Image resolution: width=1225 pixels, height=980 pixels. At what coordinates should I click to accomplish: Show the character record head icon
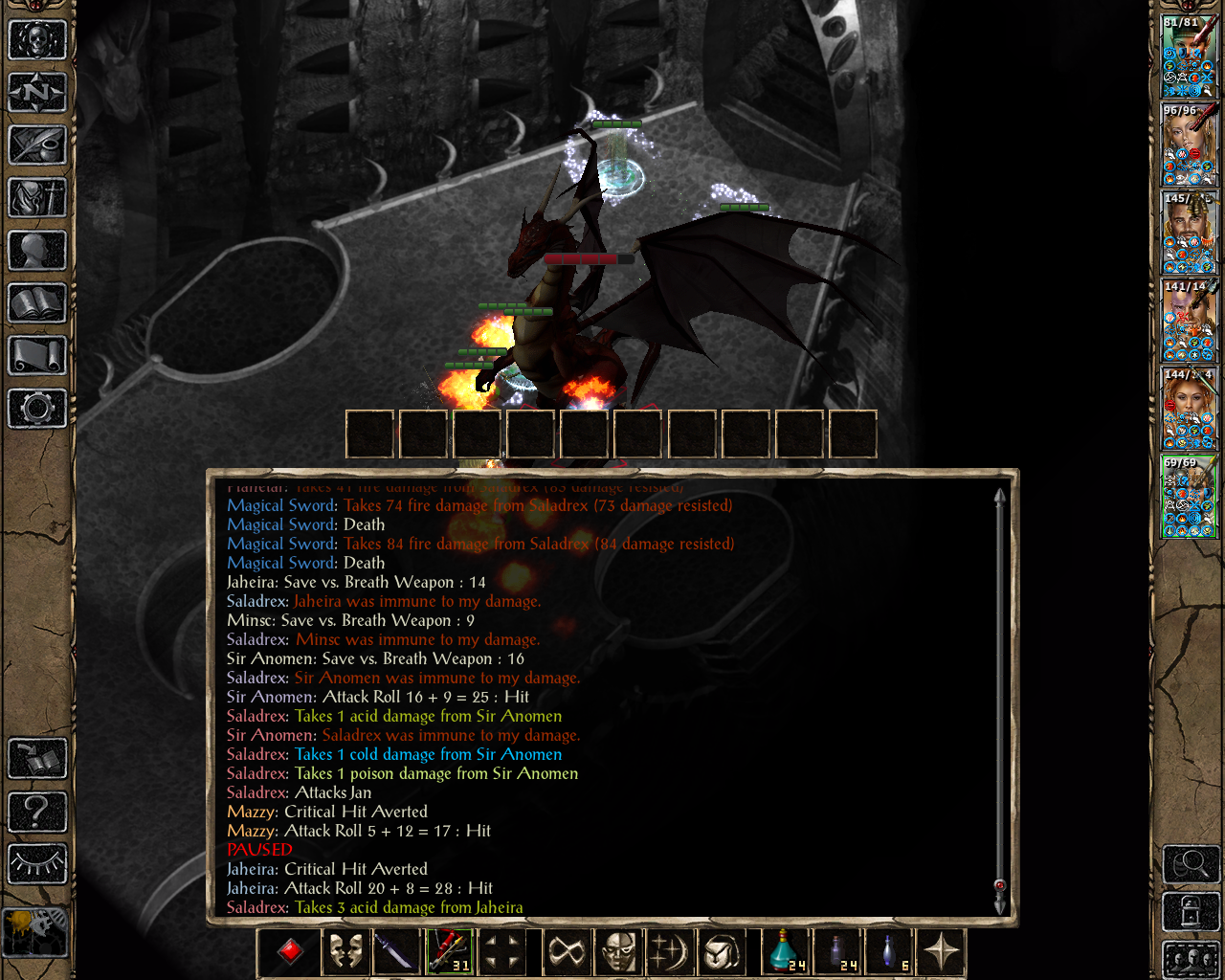pyautogui.click(x=37, y=251)
